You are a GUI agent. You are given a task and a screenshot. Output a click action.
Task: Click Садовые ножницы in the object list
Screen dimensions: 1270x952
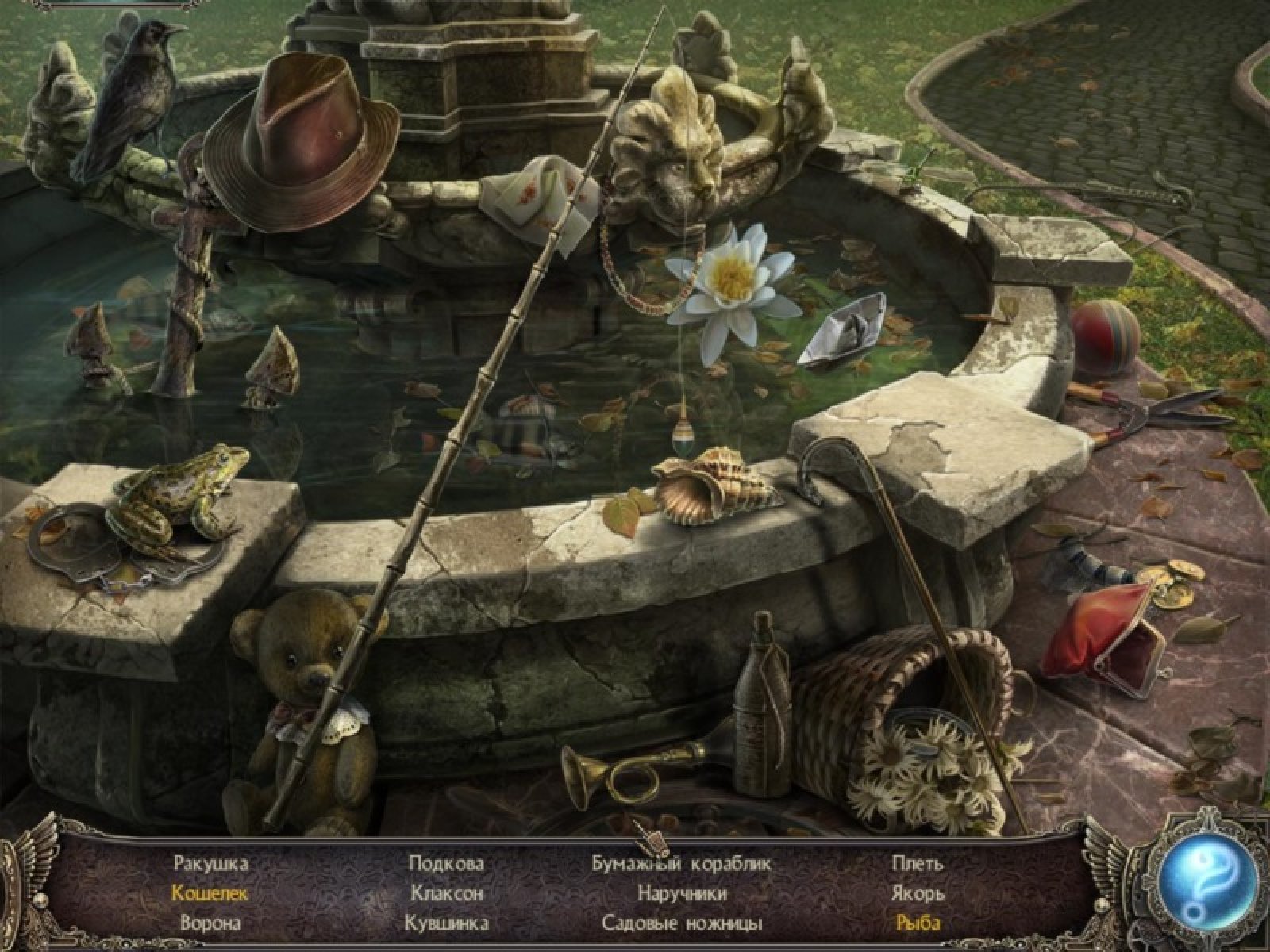tap(682, 923)
